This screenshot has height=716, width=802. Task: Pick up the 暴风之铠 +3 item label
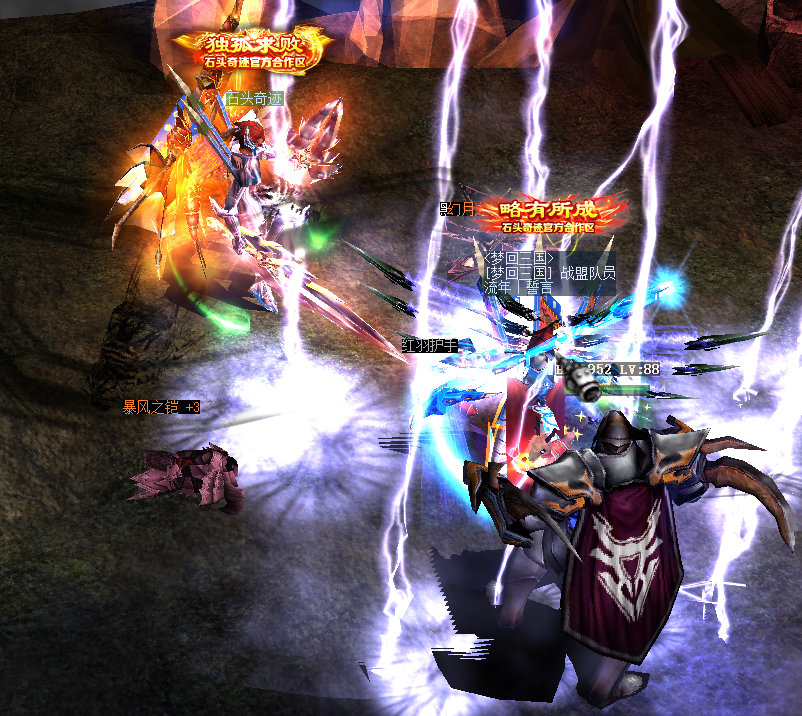[161, 407]
